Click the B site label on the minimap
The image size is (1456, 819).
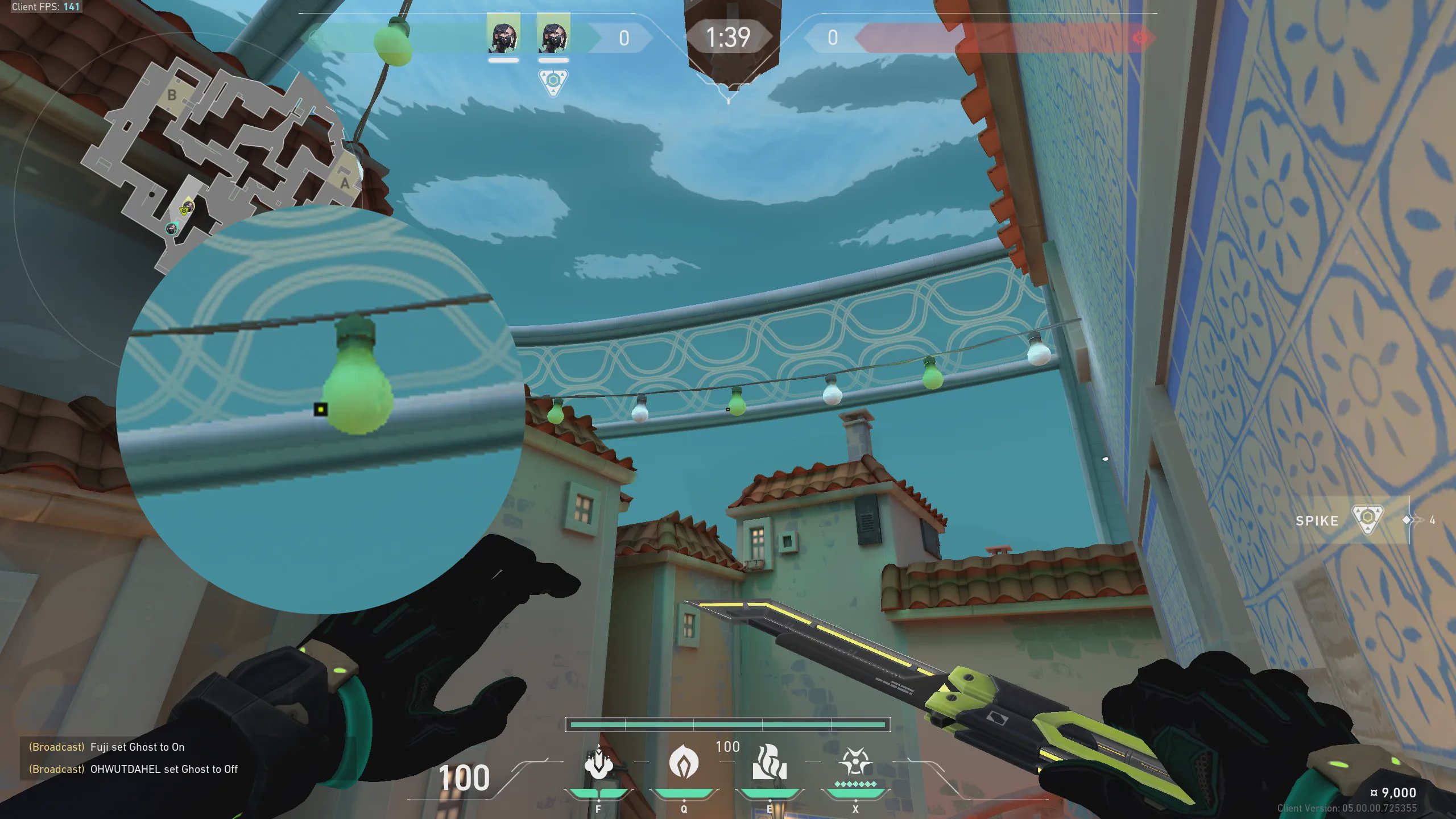click(172, 95)
